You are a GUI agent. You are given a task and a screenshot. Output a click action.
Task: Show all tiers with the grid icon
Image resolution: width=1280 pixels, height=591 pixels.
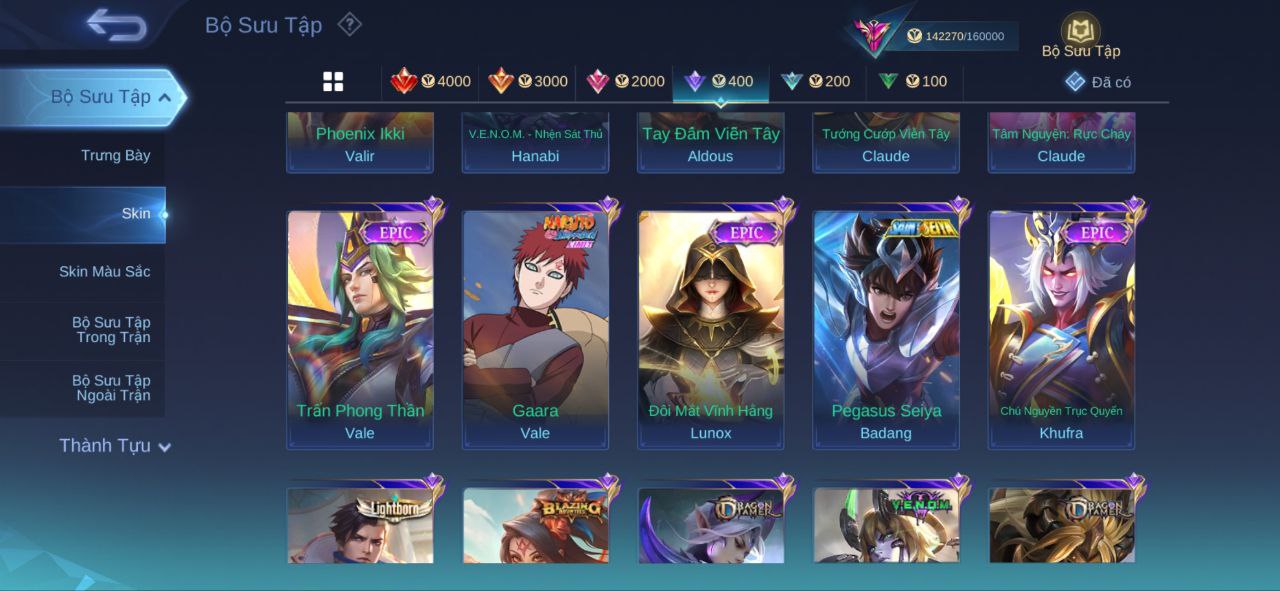pos(333,82)
